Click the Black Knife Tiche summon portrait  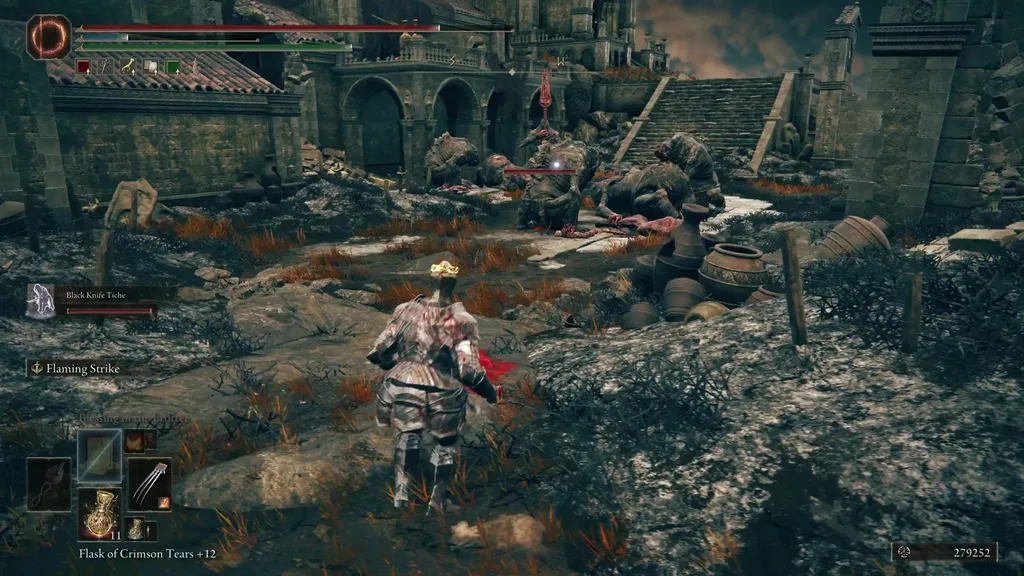click(x=41, y=300)
